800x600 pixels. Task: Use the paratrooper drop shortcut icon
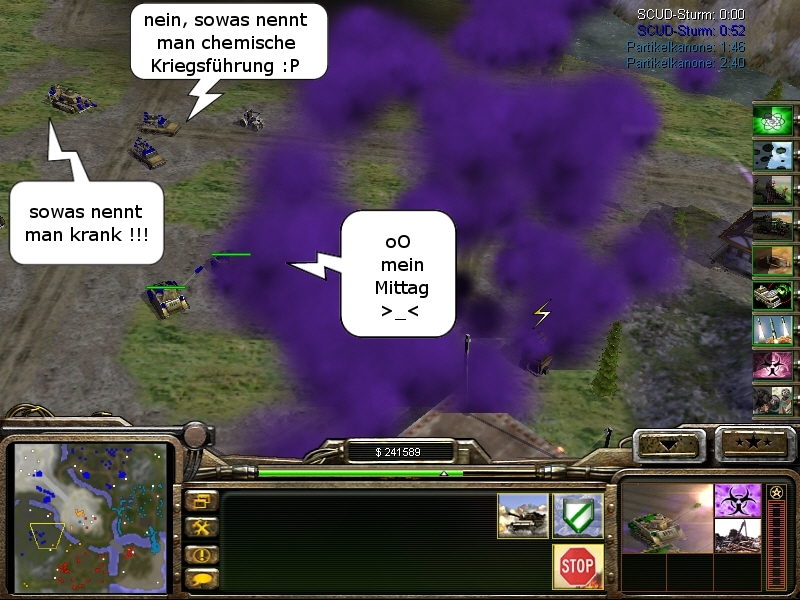(773, 155)
